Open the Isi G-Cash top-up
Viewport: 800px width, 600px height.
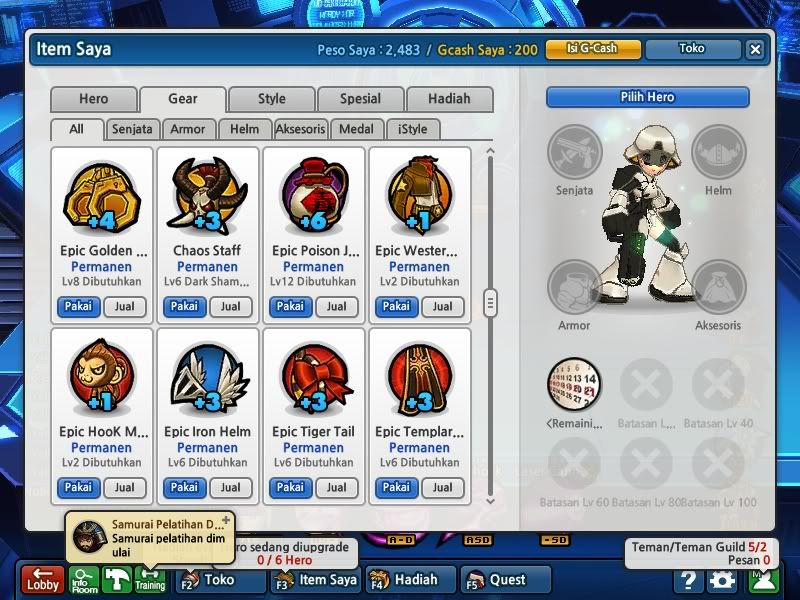pyautogui.click(x=592, y=49)
